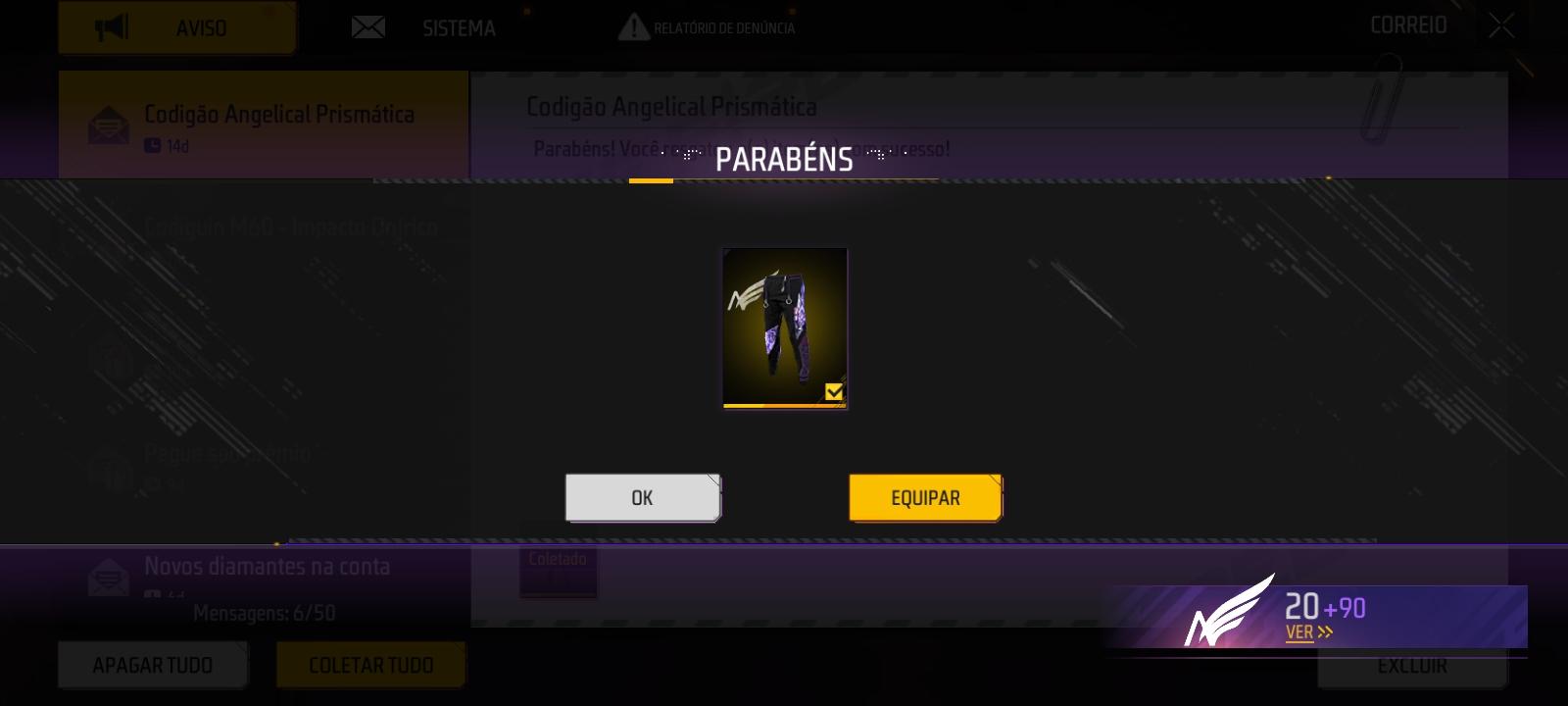Image resolution: width=1568 pixels, height=706 pixels.
Task: Click Apagar Tudo to clear messages
Action: (153, 664)
